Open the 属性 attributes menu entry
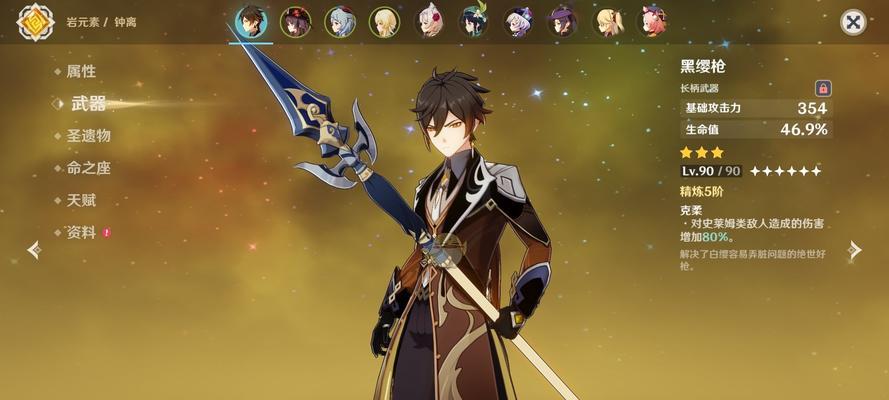The image size is (889, 400). pos(81,71)
